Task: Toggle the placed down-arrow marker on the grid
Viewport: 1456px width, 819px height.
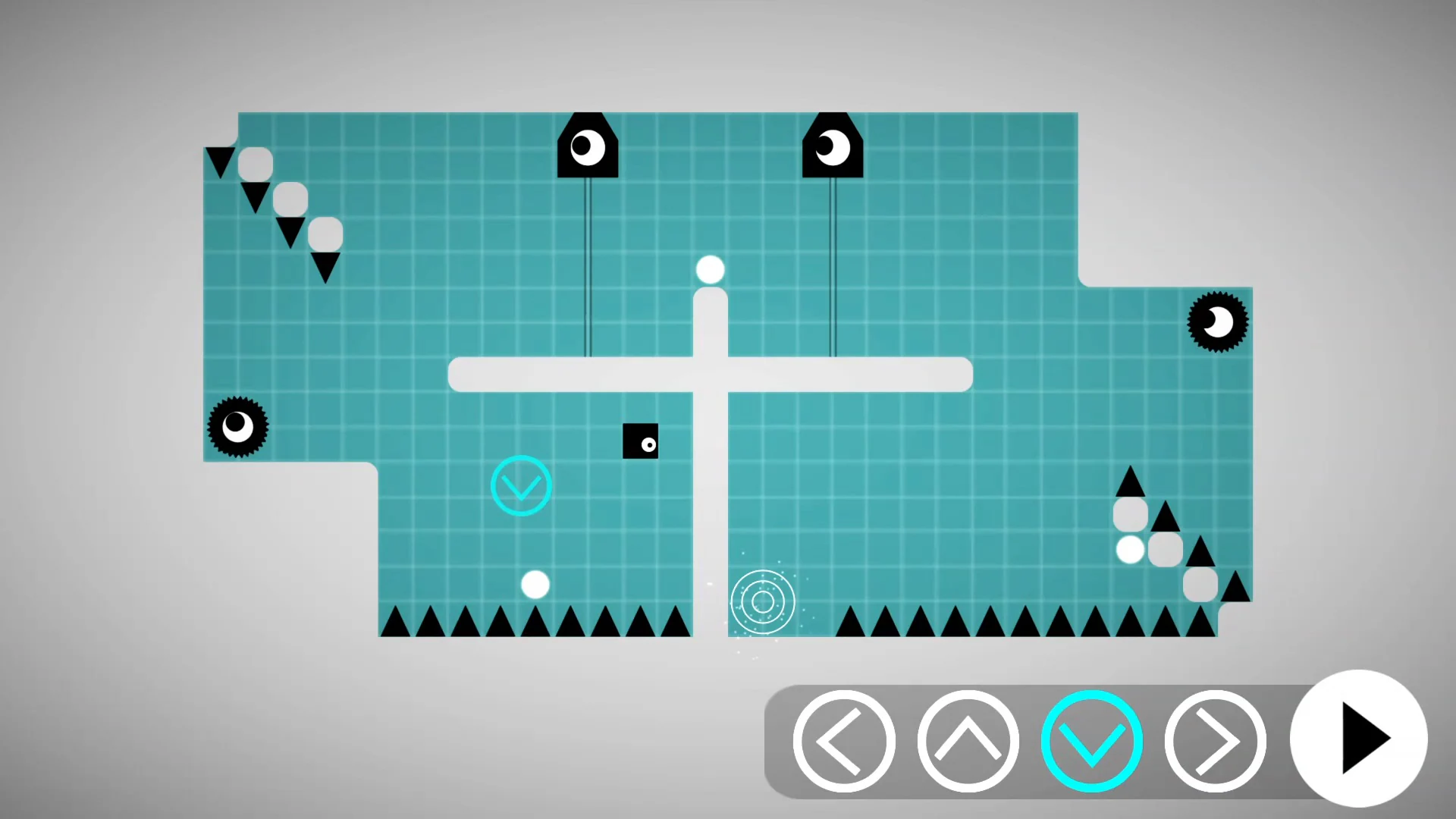Action: (521, 485)
